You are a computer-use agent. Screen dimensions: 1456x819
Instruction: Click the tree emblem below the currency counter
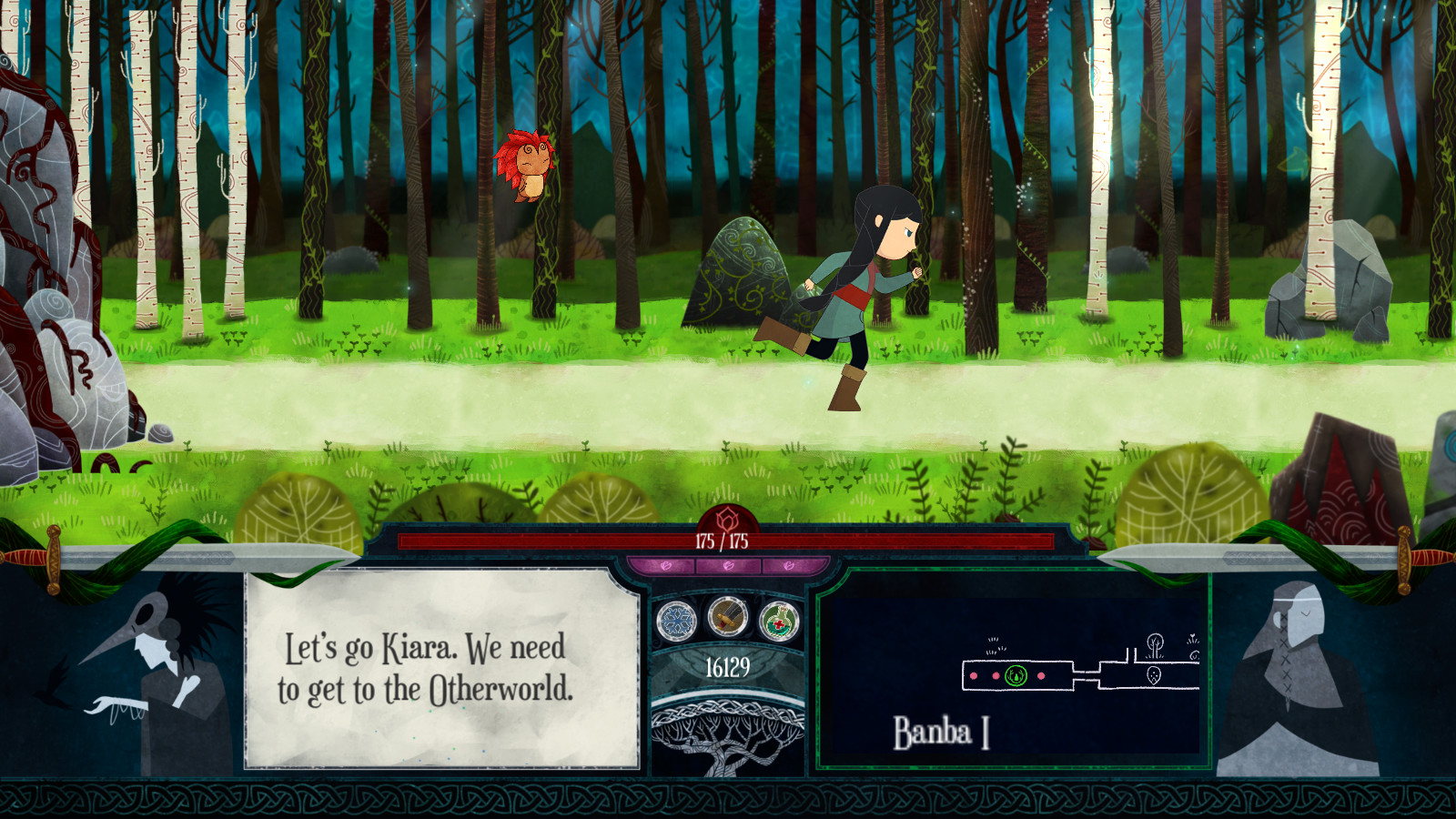(x=728, y=737)
